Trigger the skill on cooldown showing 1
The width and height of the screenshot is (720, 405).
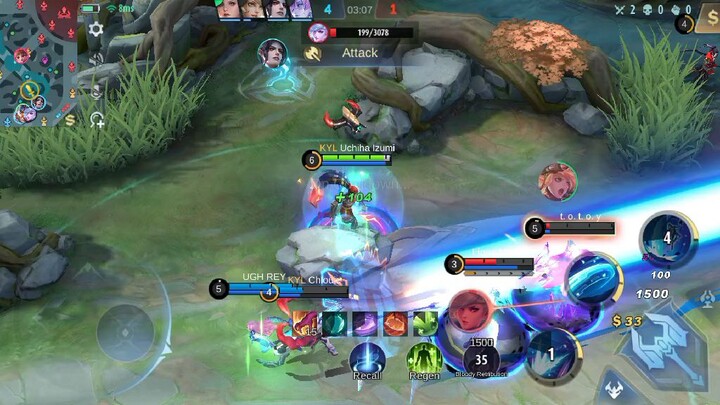coord(551,354)
